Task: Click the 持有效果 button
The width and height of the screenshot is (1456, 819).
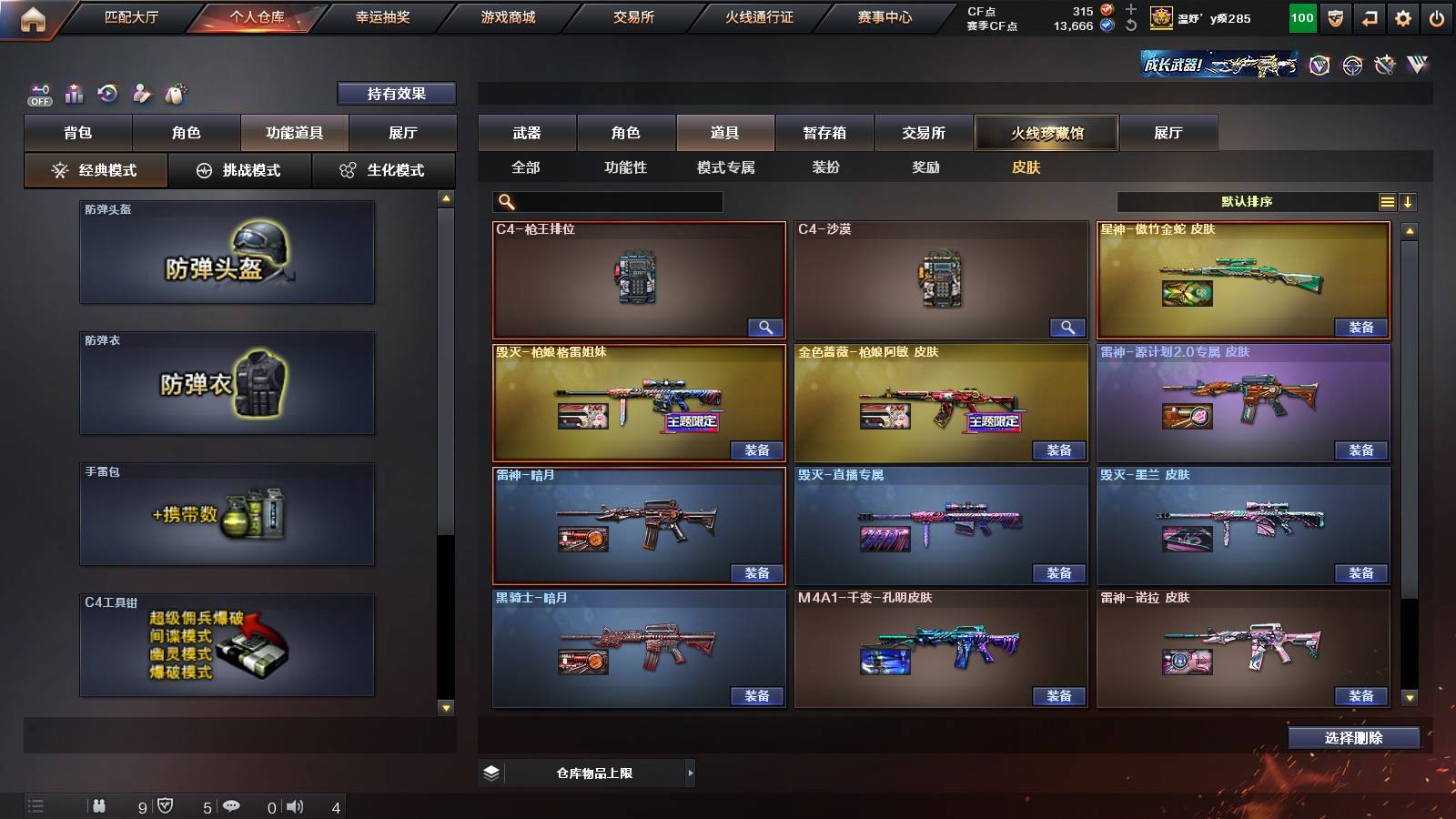Action: pyautogui.click(x=397, y=93)
